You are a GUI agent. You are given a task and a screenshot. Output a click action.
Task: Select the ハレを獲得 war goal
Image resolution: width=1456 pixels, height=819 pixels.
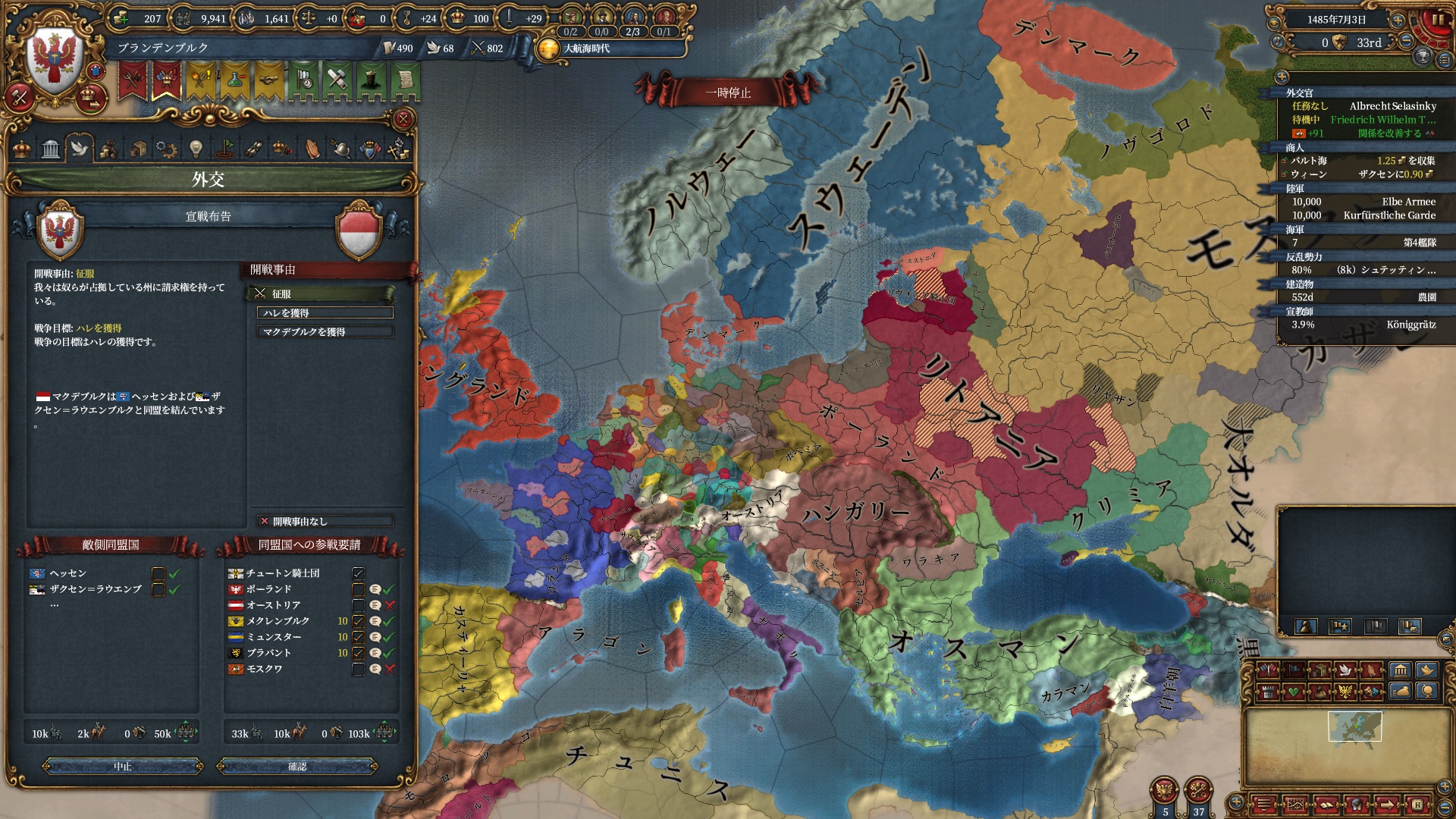click(325, 313)
